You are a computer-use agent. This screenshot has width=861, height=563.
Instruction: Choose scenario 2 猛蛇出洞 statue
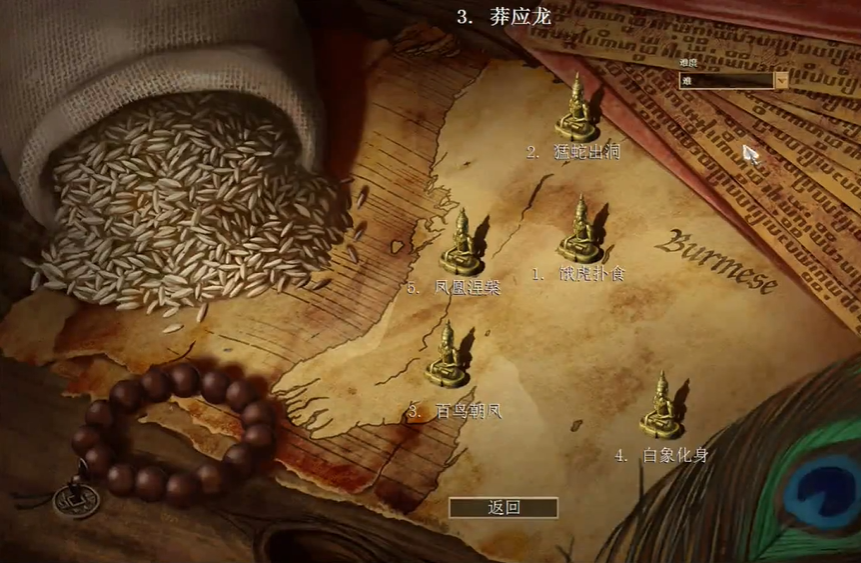tap(577, 110)
